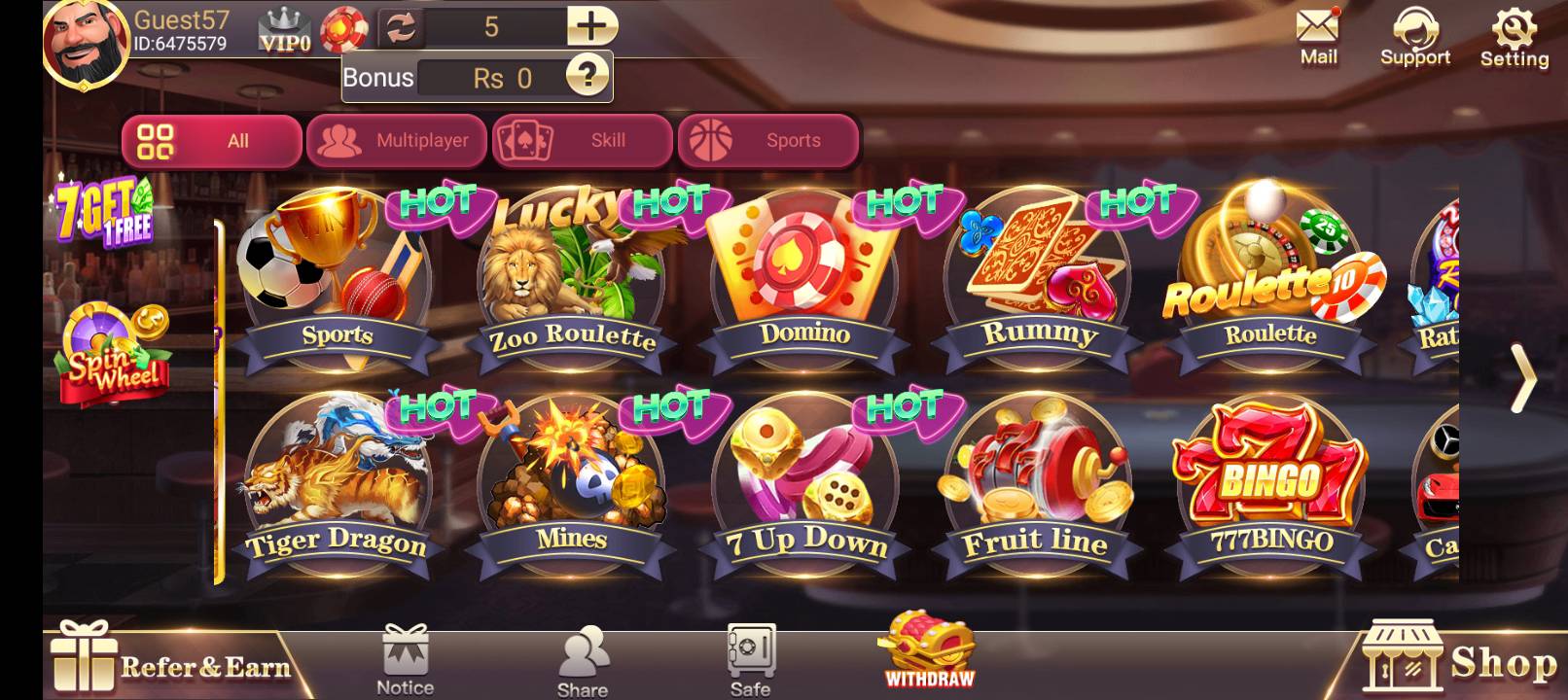Select the Skill games category
This screenshot has width=1568, height=700.
click(581, 141)
